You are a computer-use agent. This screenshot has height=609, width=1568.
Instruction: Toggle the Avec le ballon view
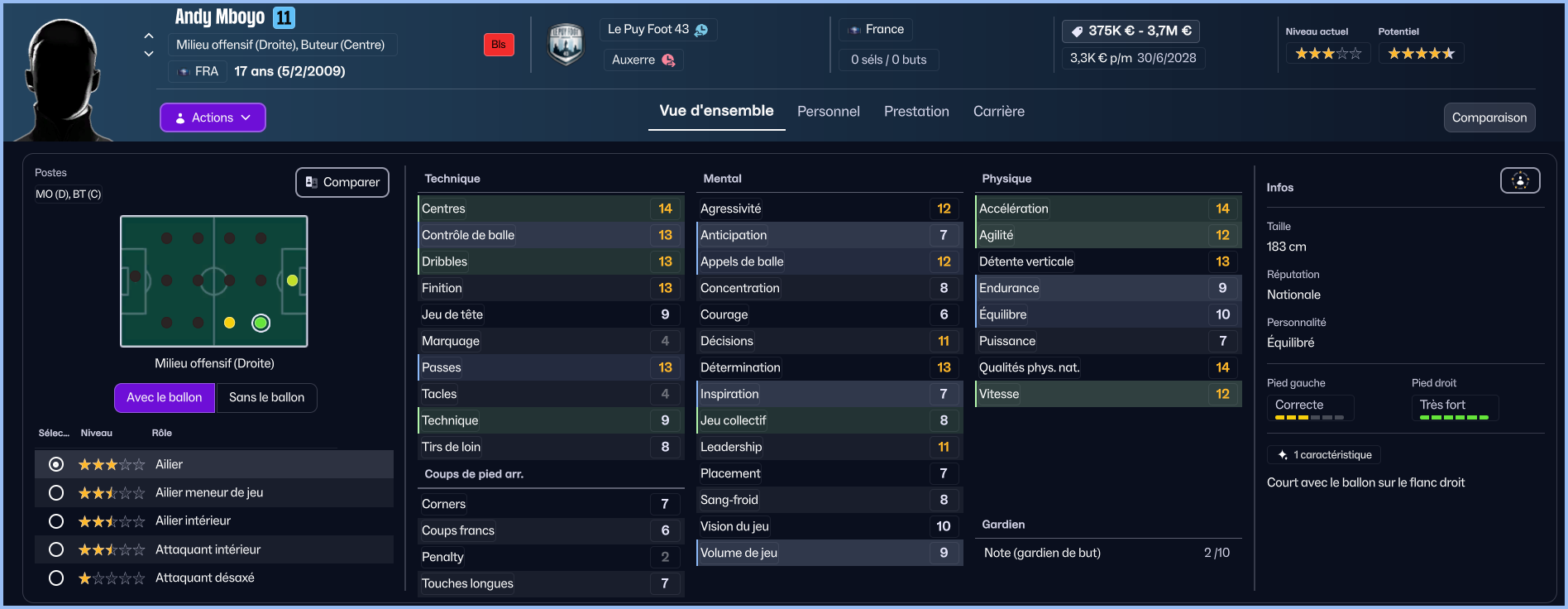coord(164,397)
